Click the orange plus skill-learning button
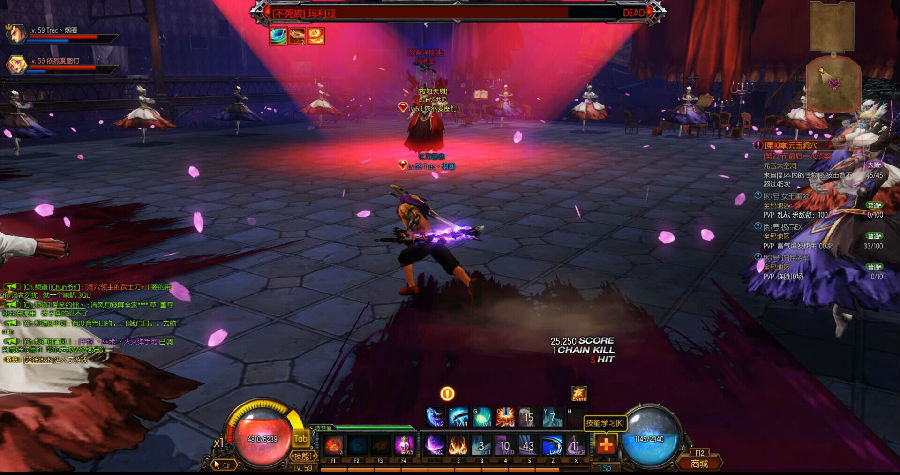Viewport: 900px width, 475px height. coord(605,445)
